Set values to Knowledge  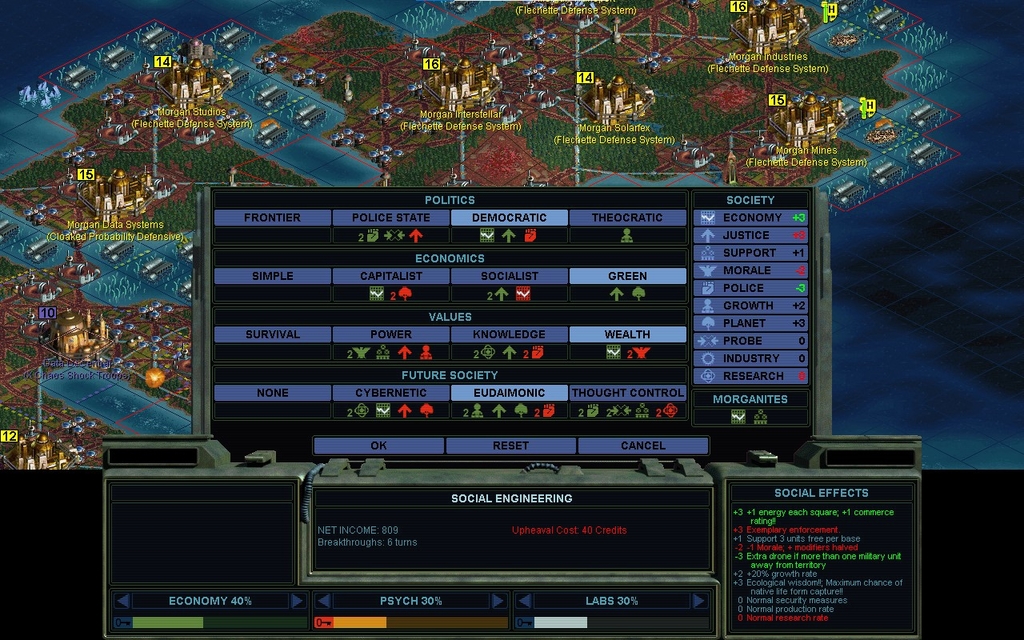click(509, 334)
